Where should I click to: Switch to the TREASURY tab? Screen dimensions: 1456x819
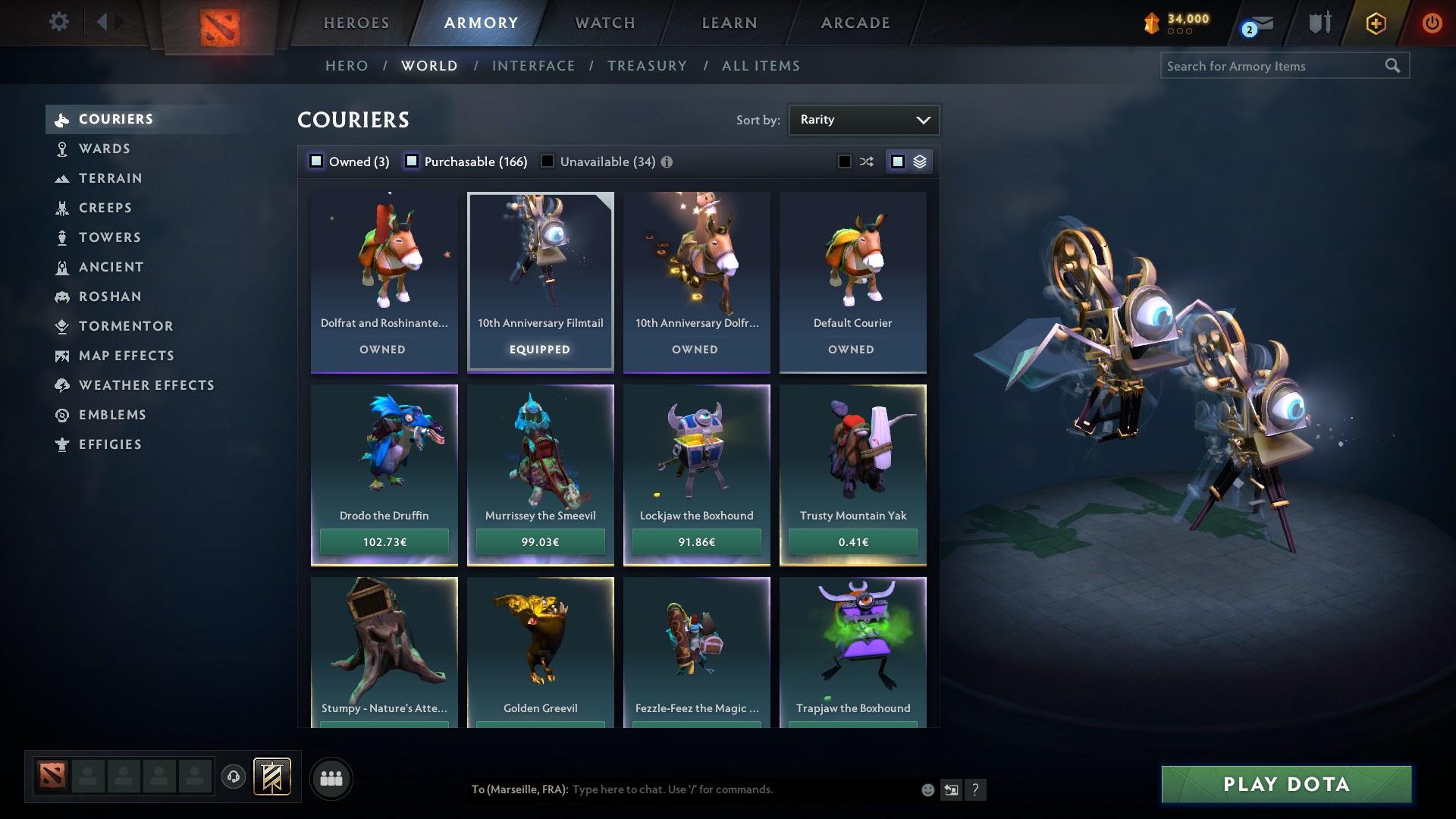[x=647, y=66]
